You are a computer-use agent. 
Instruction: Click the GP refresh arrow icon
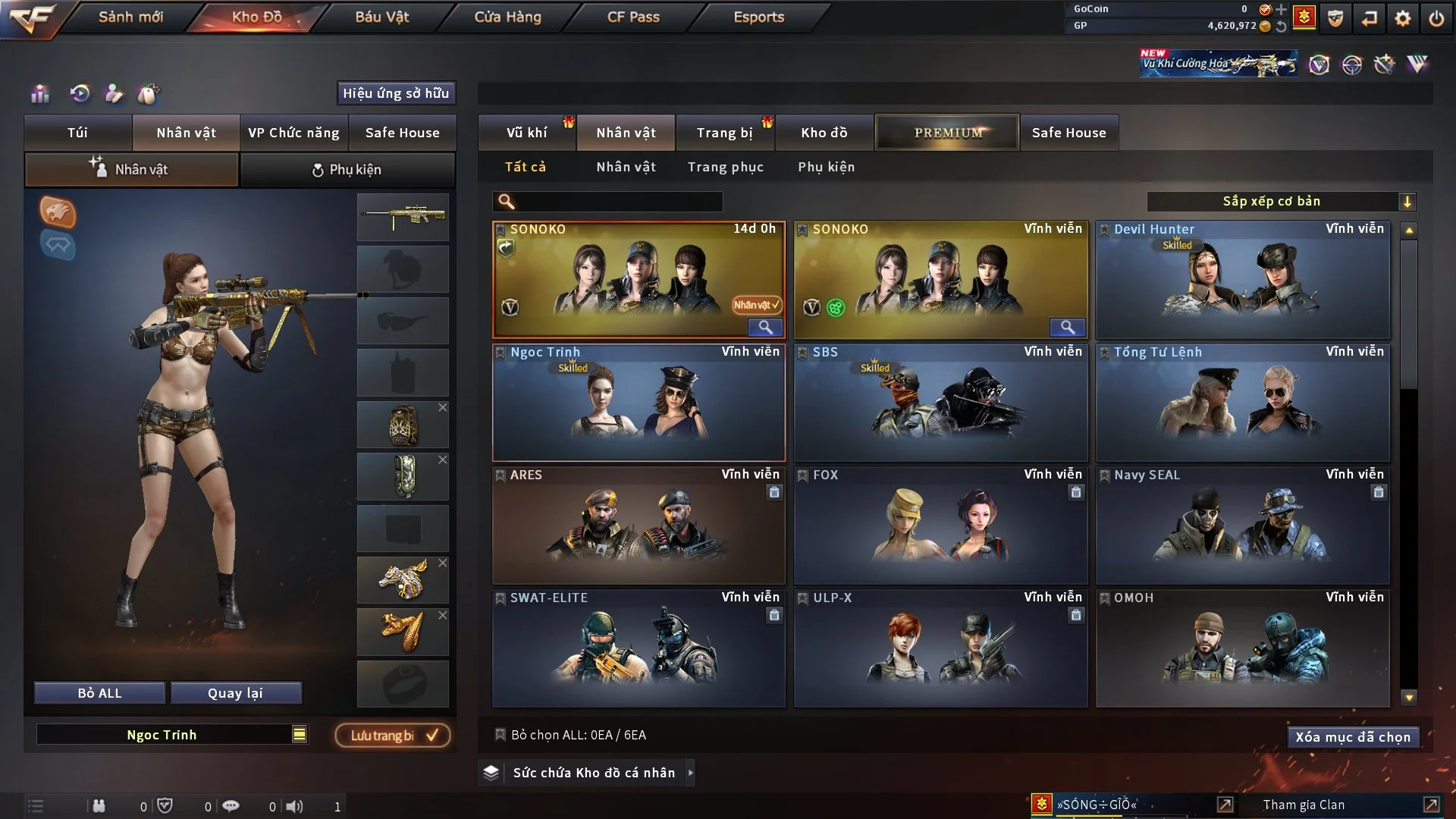pyautogui.click(x=1282, y=25)
